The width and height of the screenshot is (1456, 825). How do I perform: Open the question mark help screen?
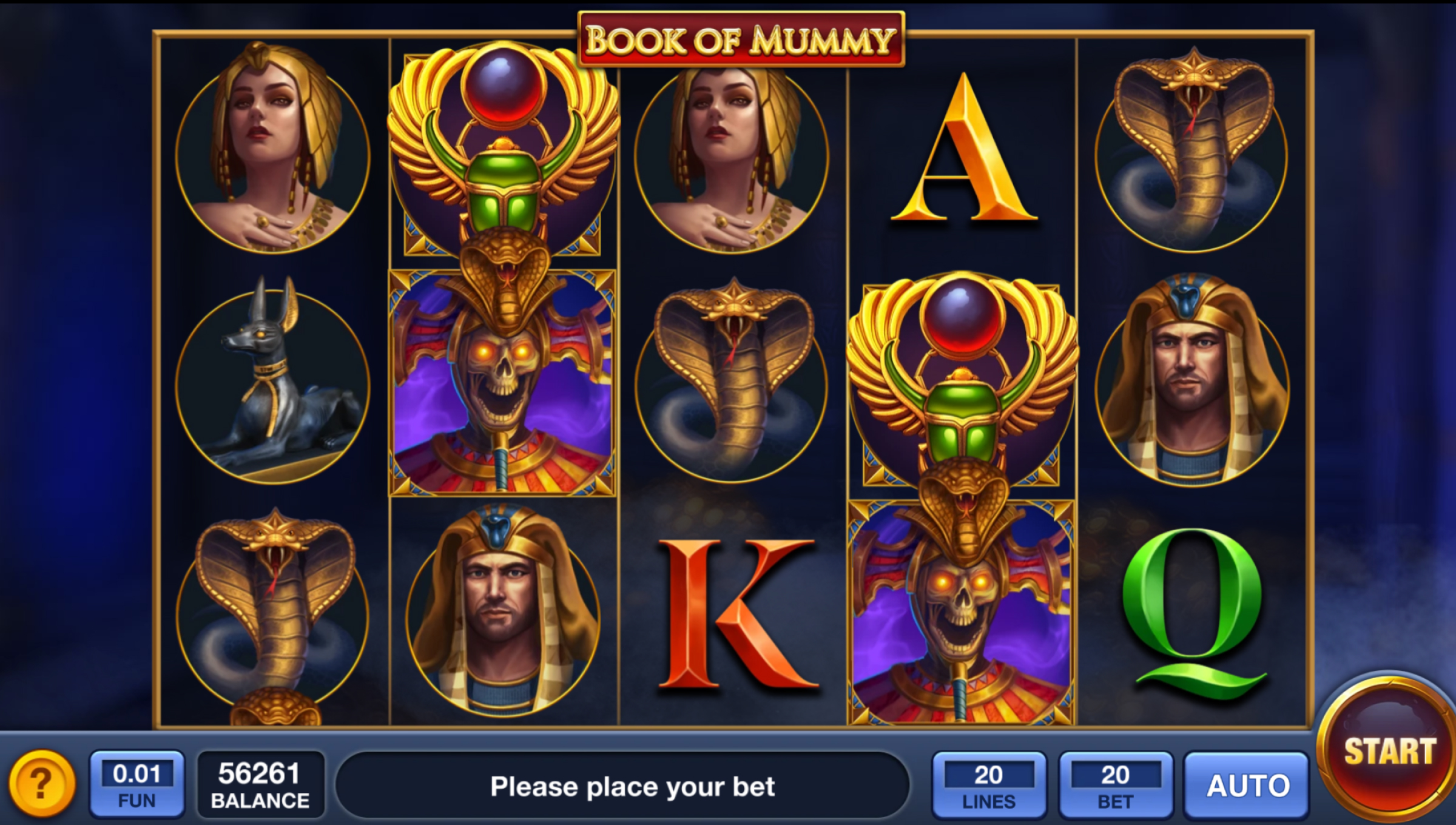tap(41, 784)
